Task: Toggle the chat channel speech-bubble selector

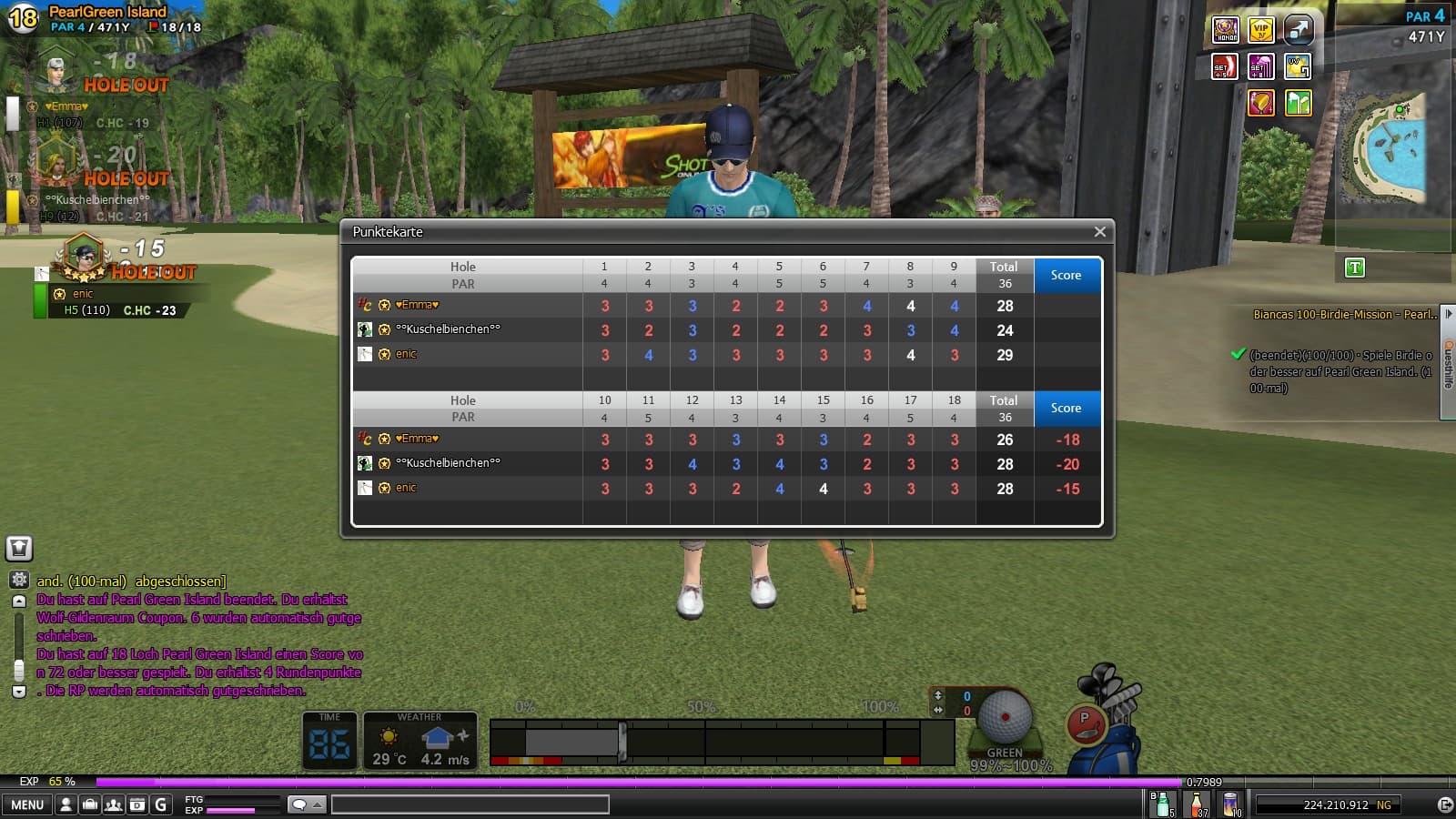Action: [306, 804]
